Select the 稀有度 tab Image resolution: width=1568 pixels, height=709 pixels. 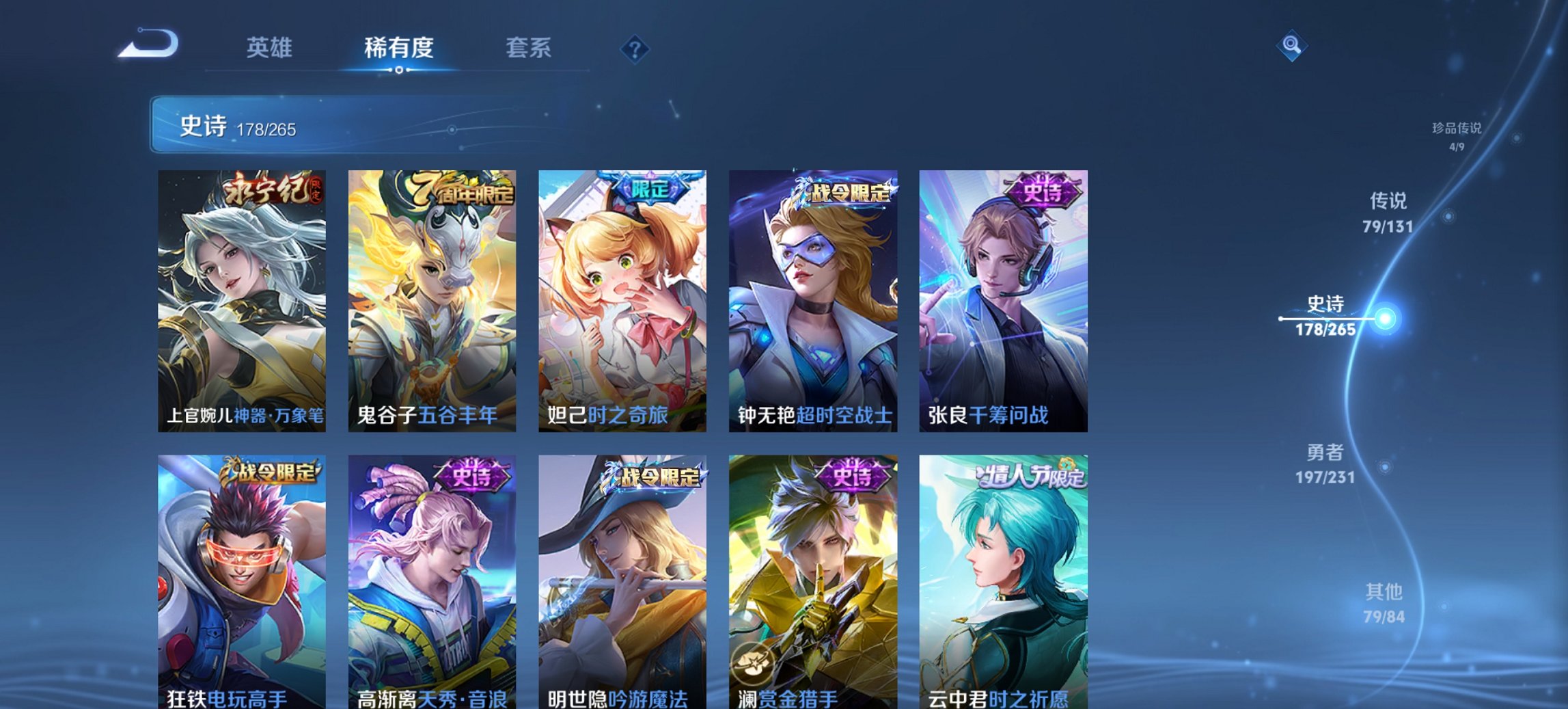pyautogui.click(x=400, y=48)
